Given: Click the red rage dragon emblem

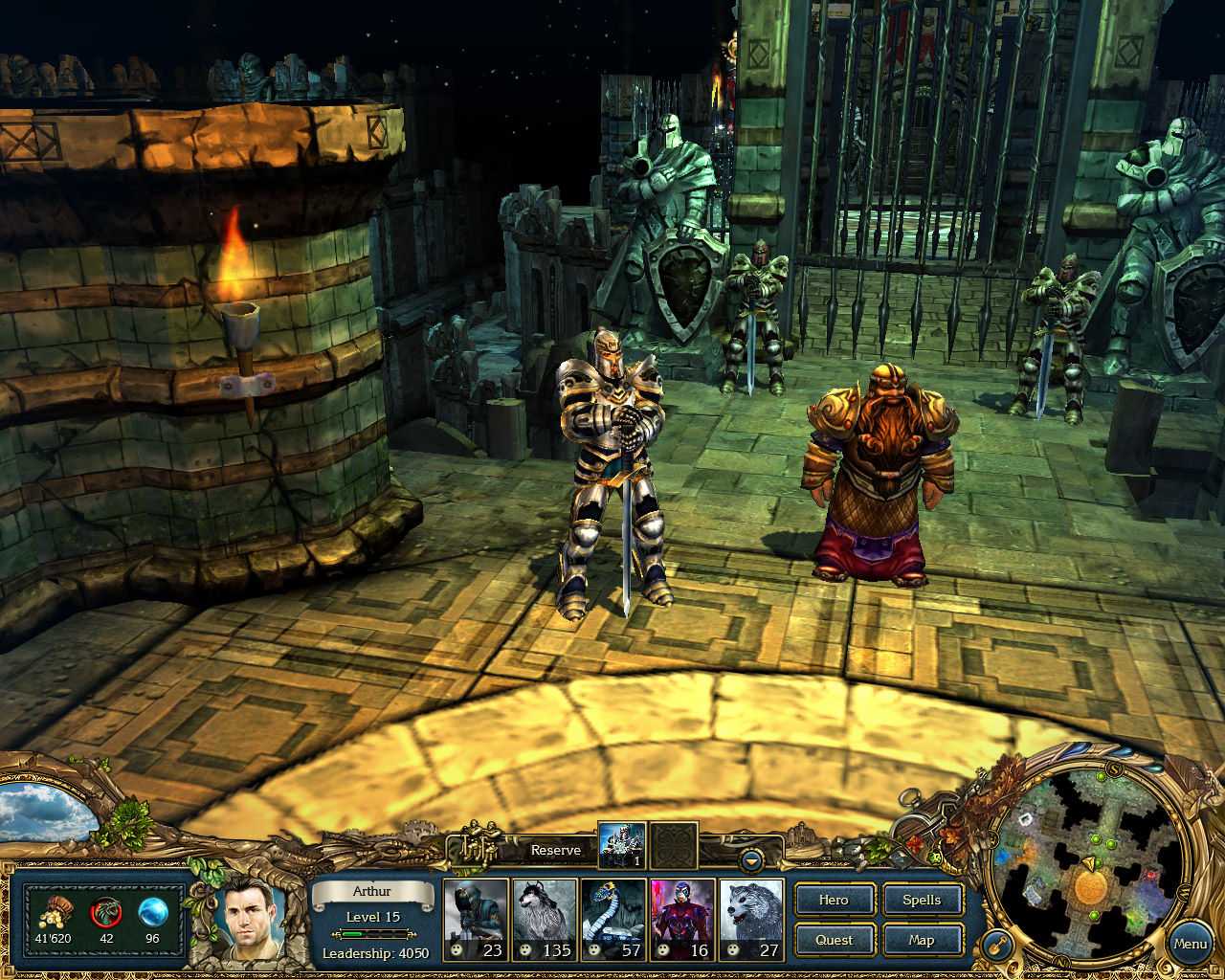Looking at the screenshot, I should pyautogui.click(x=105, y=911).
